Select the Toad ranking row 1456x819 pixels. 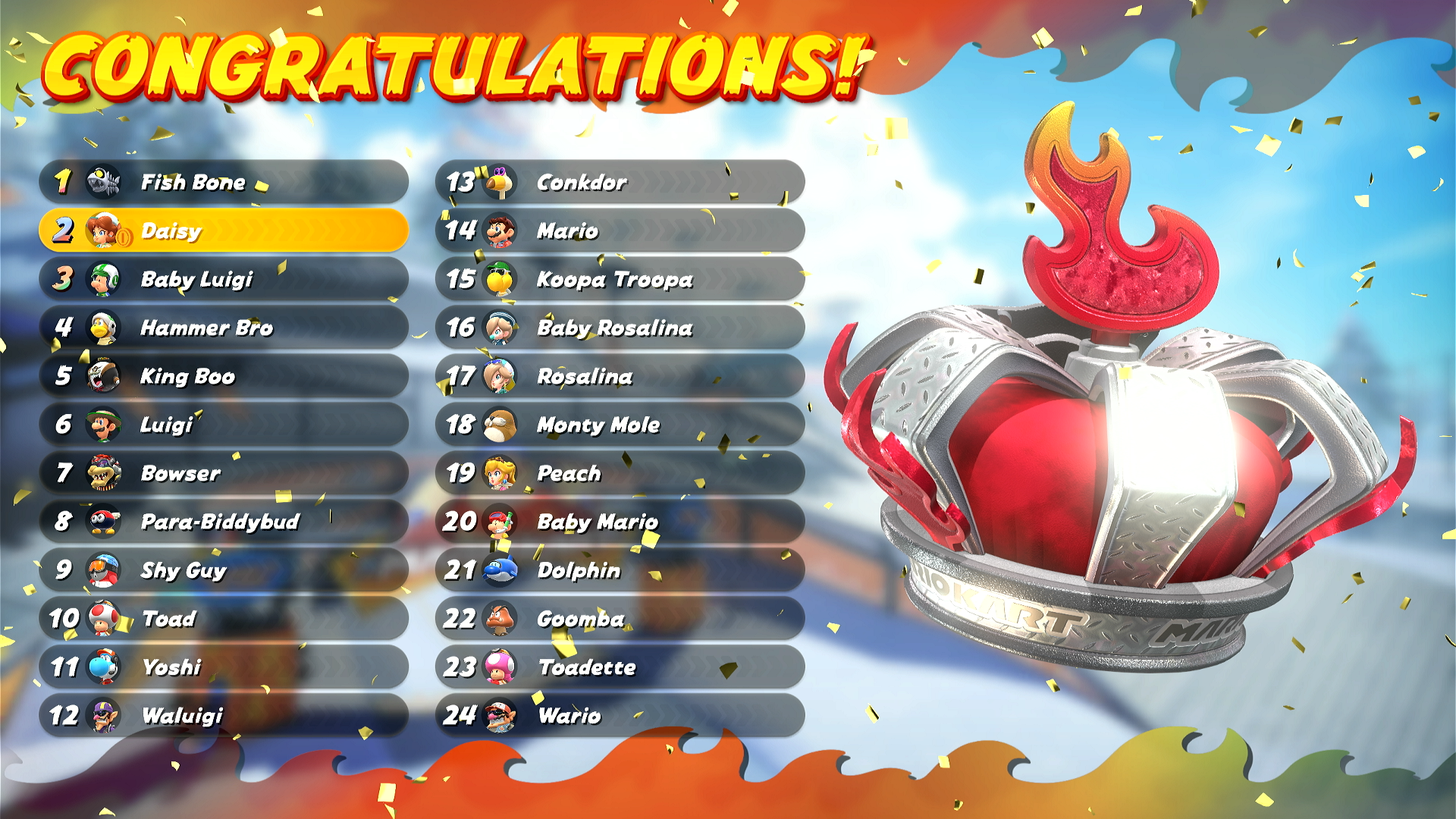pos(224,619)
